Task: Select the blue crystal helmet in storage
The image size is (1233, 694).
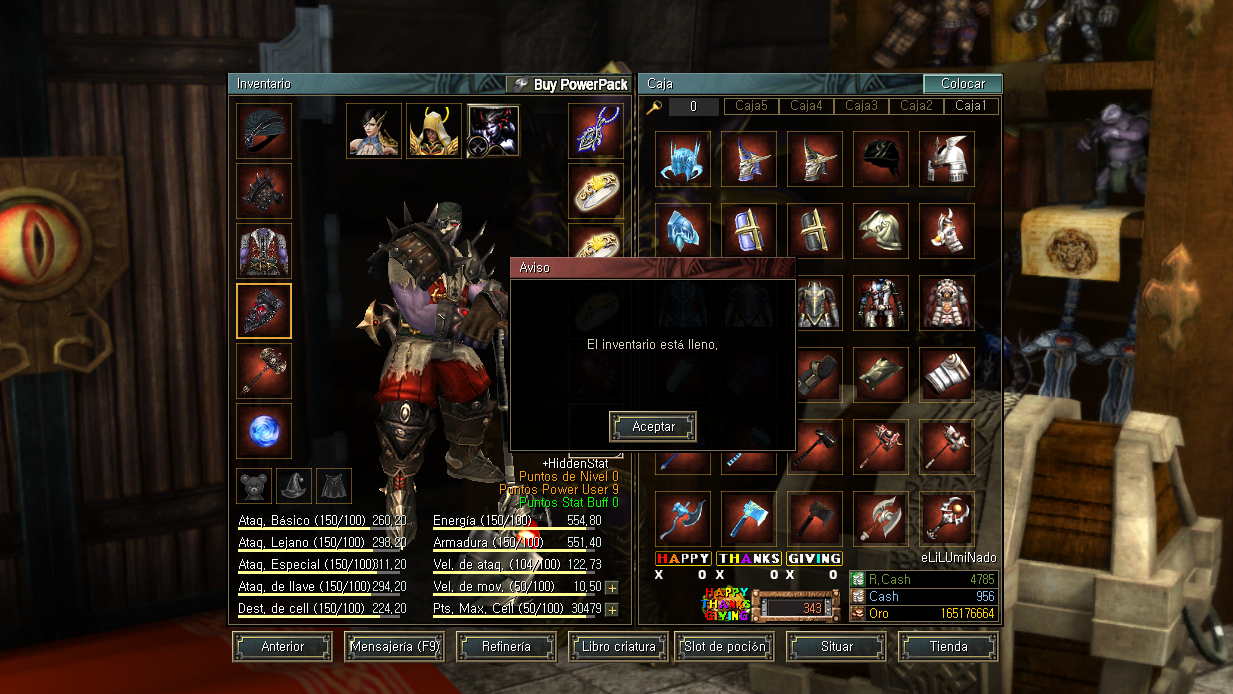Action: pos(683,159)
